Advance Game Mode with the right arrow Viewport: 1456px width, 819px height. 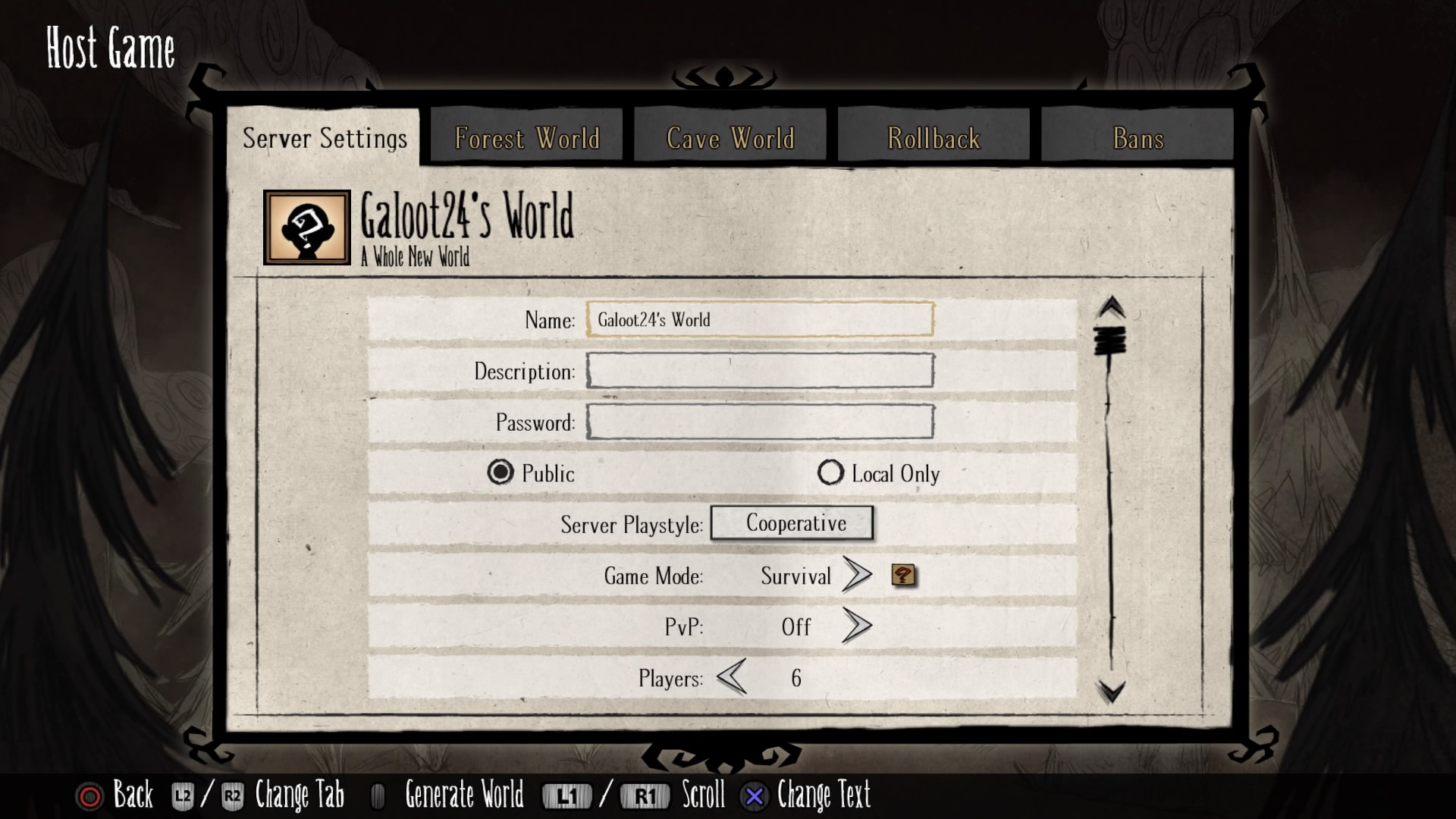click(x=857, y=576)
